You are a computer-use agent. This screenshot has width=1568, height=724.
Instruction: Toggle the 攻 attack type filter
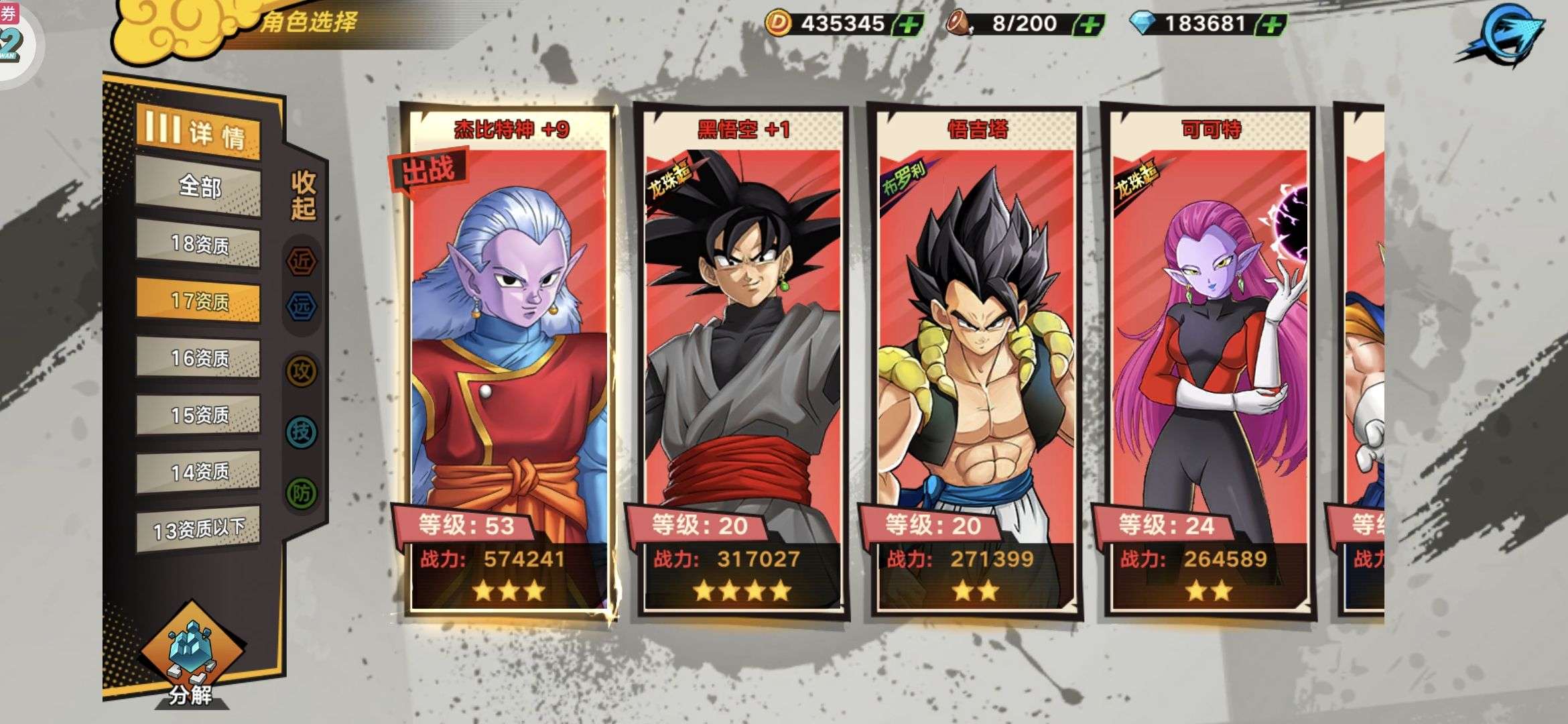pos(302,371)
